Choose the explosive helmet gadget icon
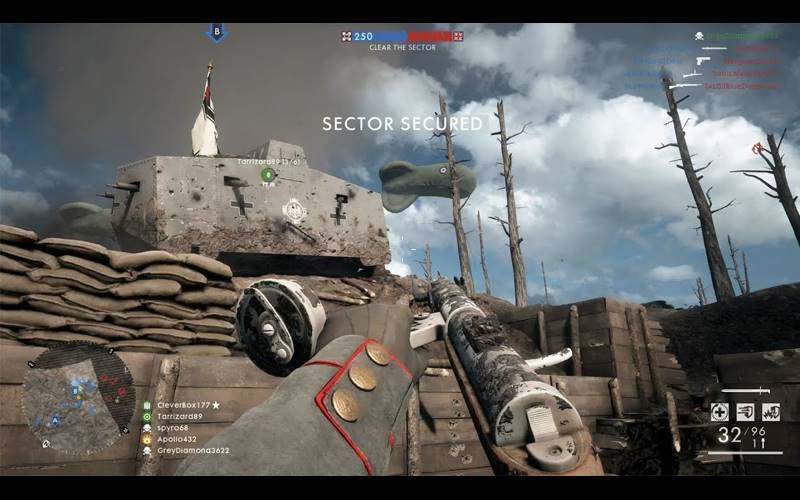Screen dimensions: 800x500 tap(771, 412)
